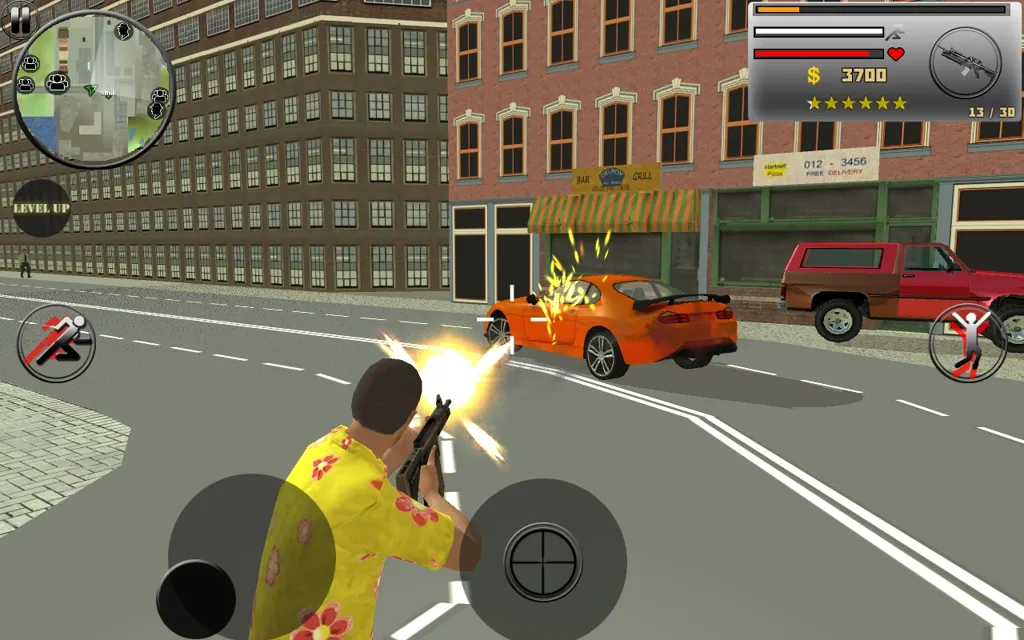Fire using the crosshair button

(x=543, y=562)
